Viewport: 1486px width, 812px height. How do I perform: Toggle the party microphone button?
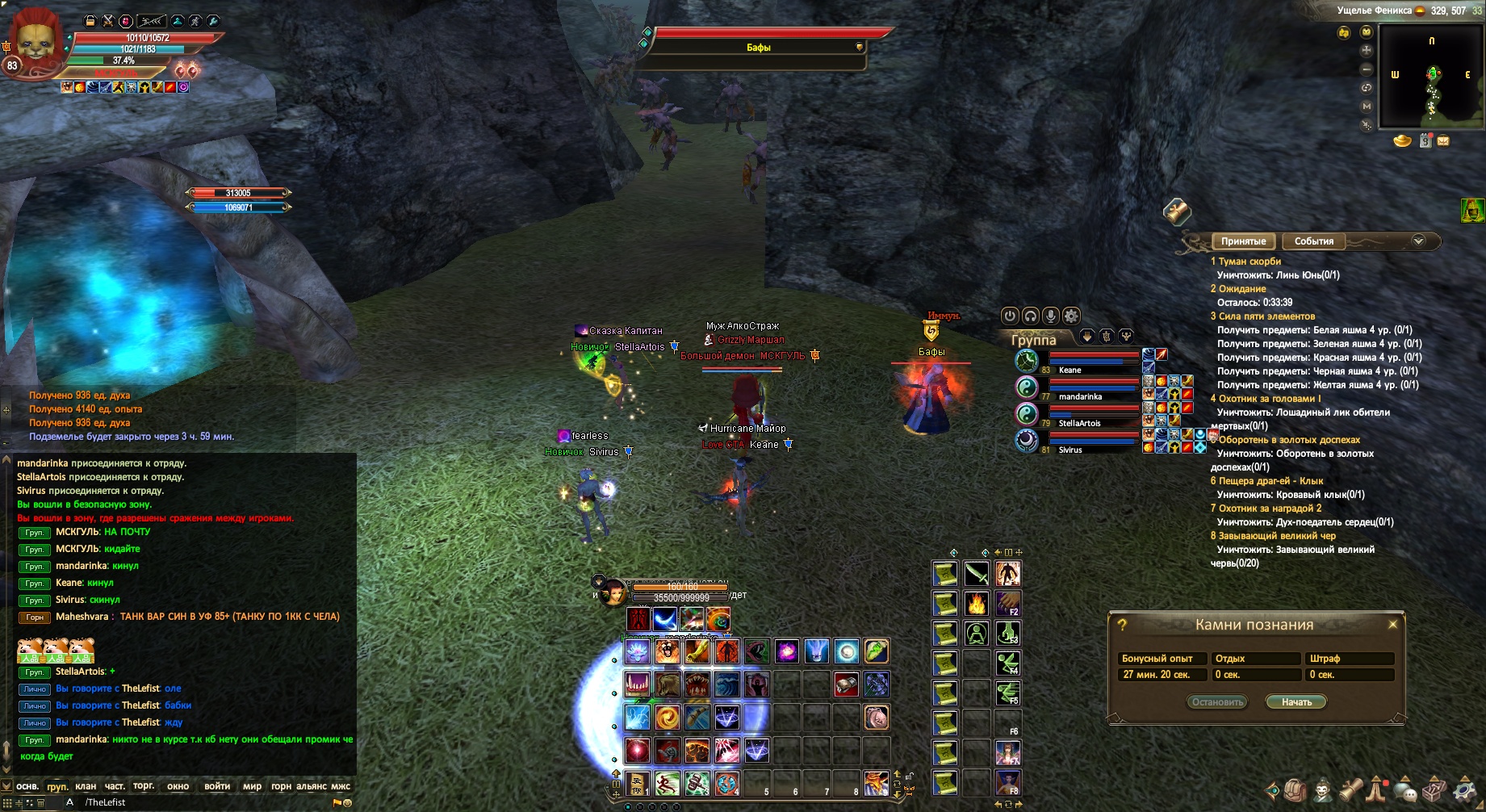click(1051, 316)
